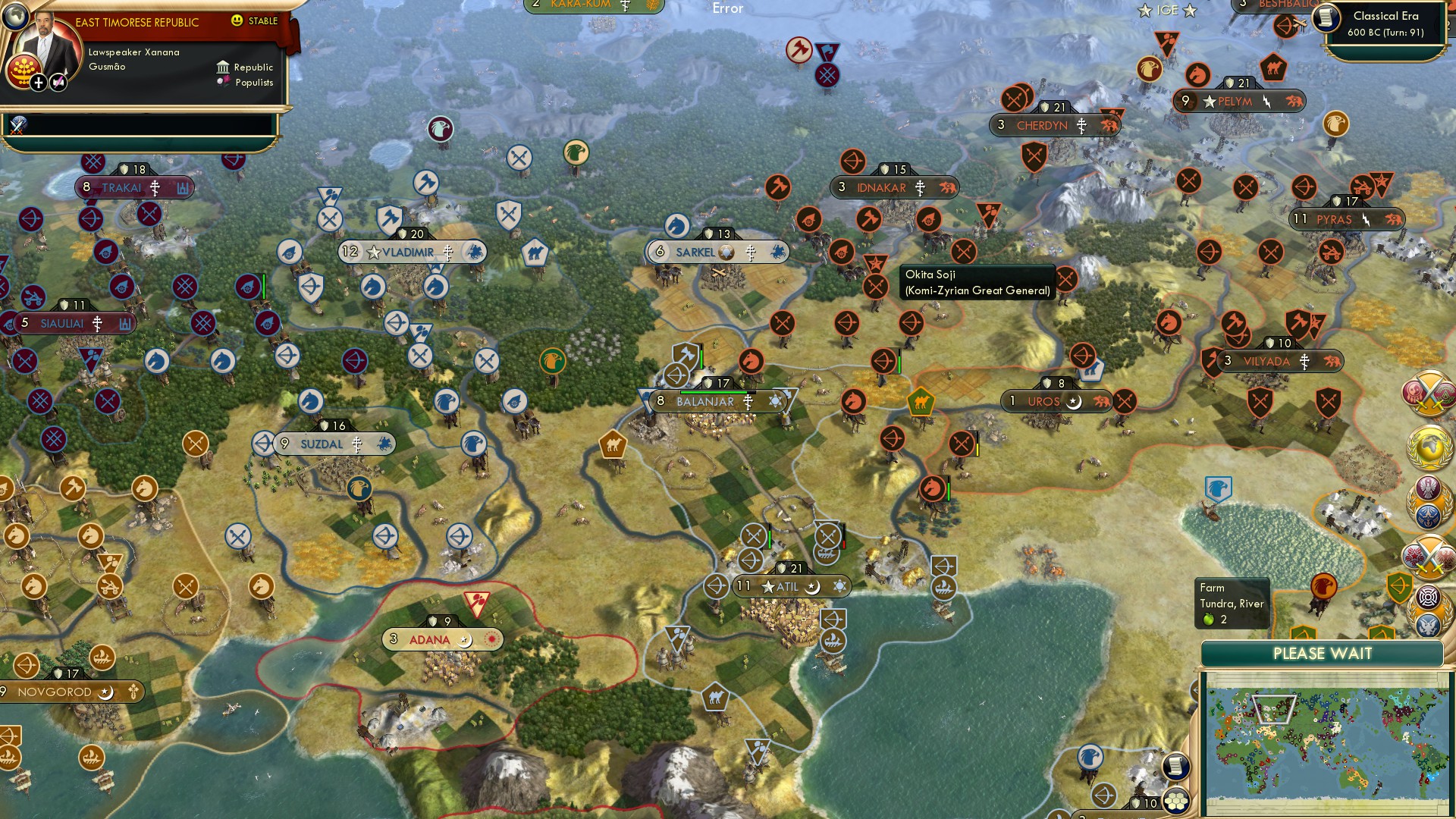The image size is (1456, 819).
Task: Click the sun religion icon on Atil's banner
Action: click(841, 585)
